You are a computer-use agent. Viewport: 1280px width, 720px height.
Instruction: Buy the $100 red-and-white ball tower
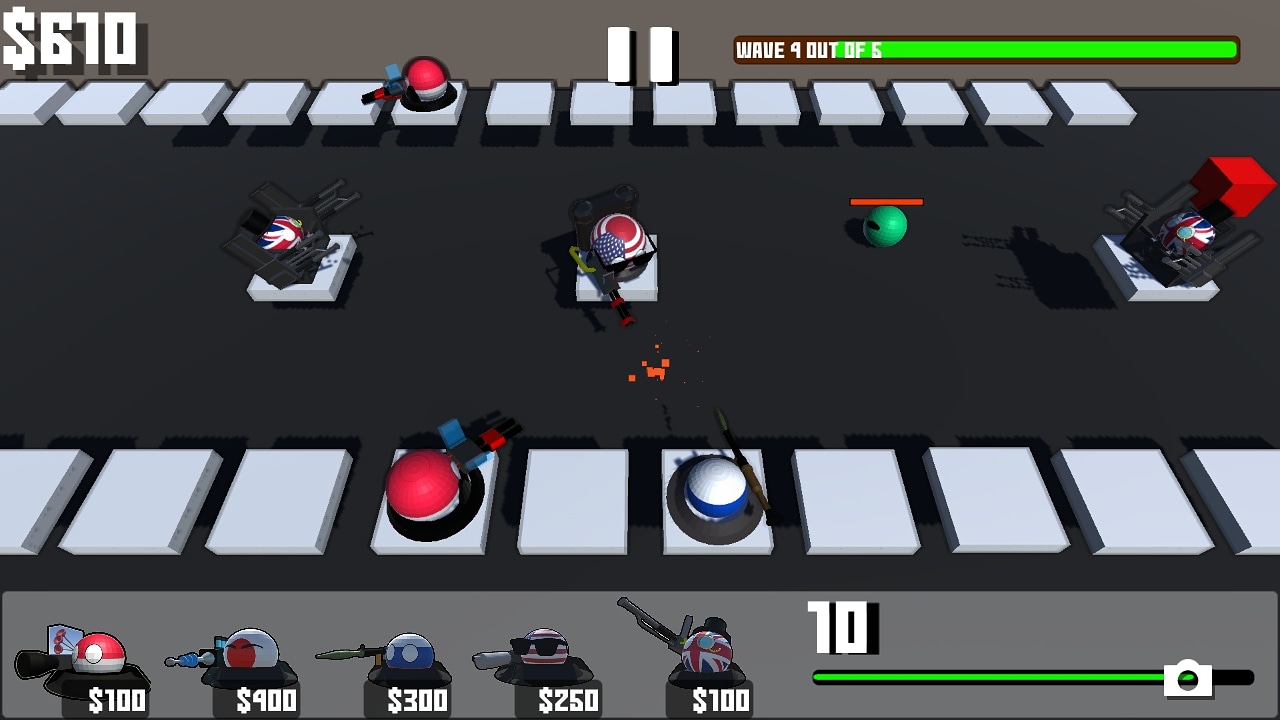pyautogui.click(x=88, y=666)
